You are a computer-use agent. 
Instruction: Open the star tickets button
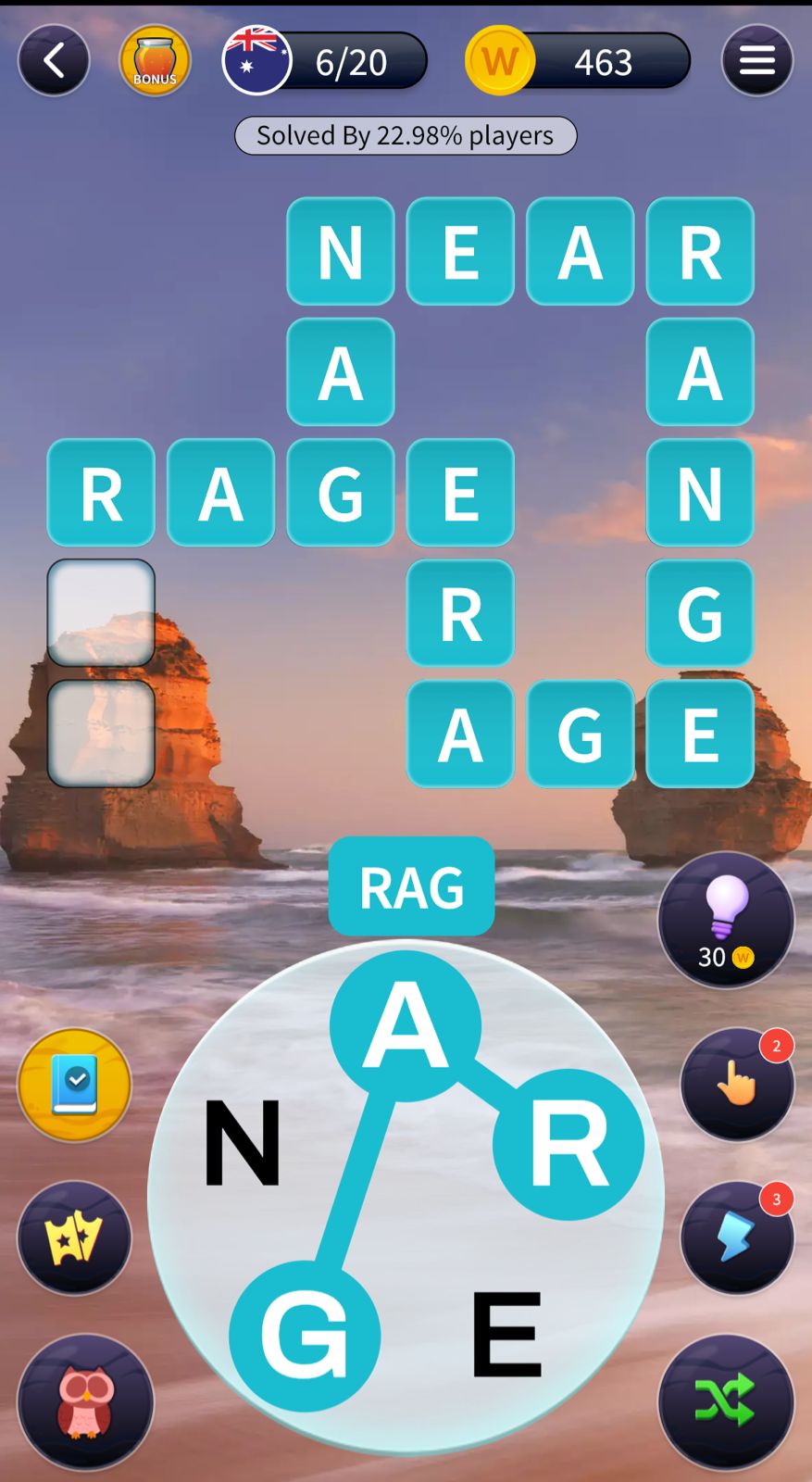[74, 1237]
